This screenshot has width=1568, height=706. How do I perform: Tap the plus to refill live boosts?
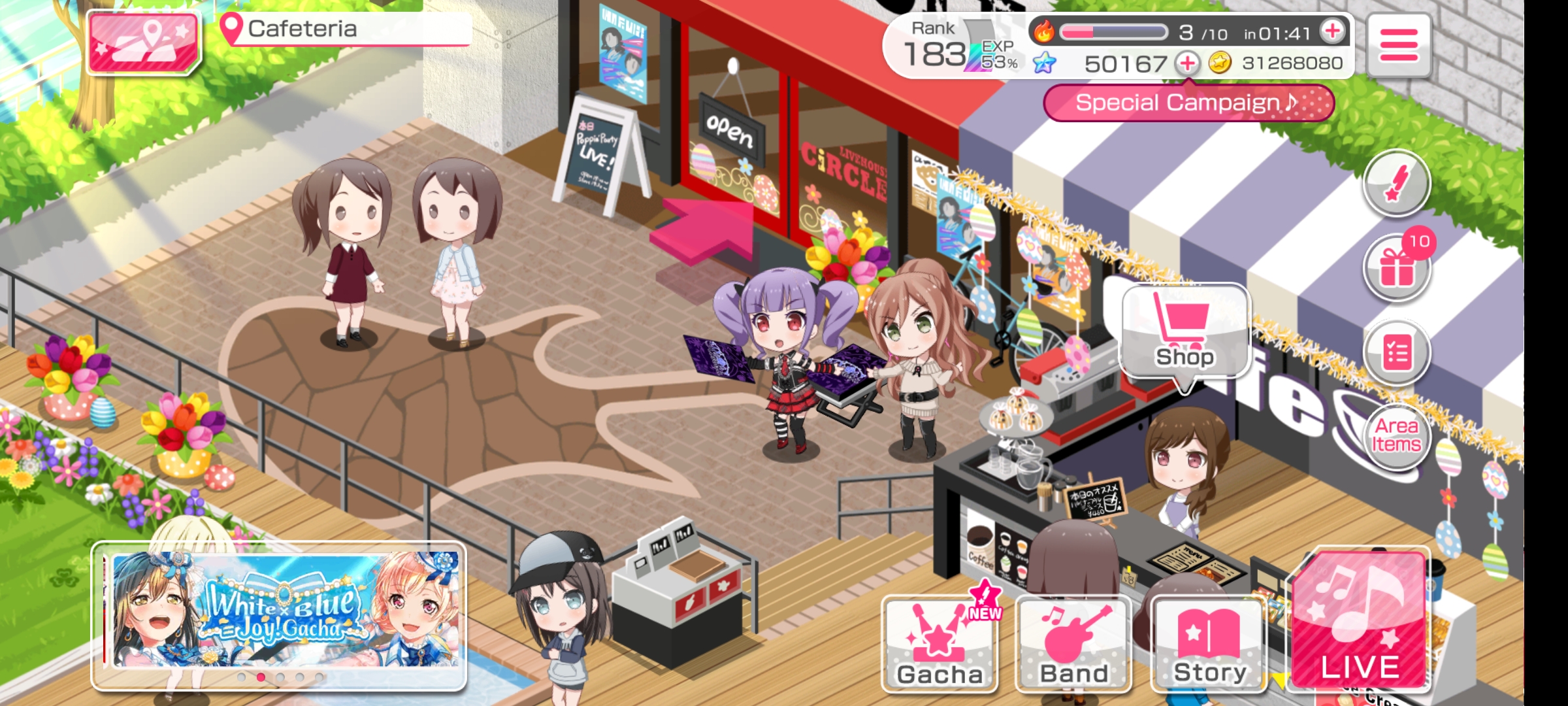tap(1332, 31)
